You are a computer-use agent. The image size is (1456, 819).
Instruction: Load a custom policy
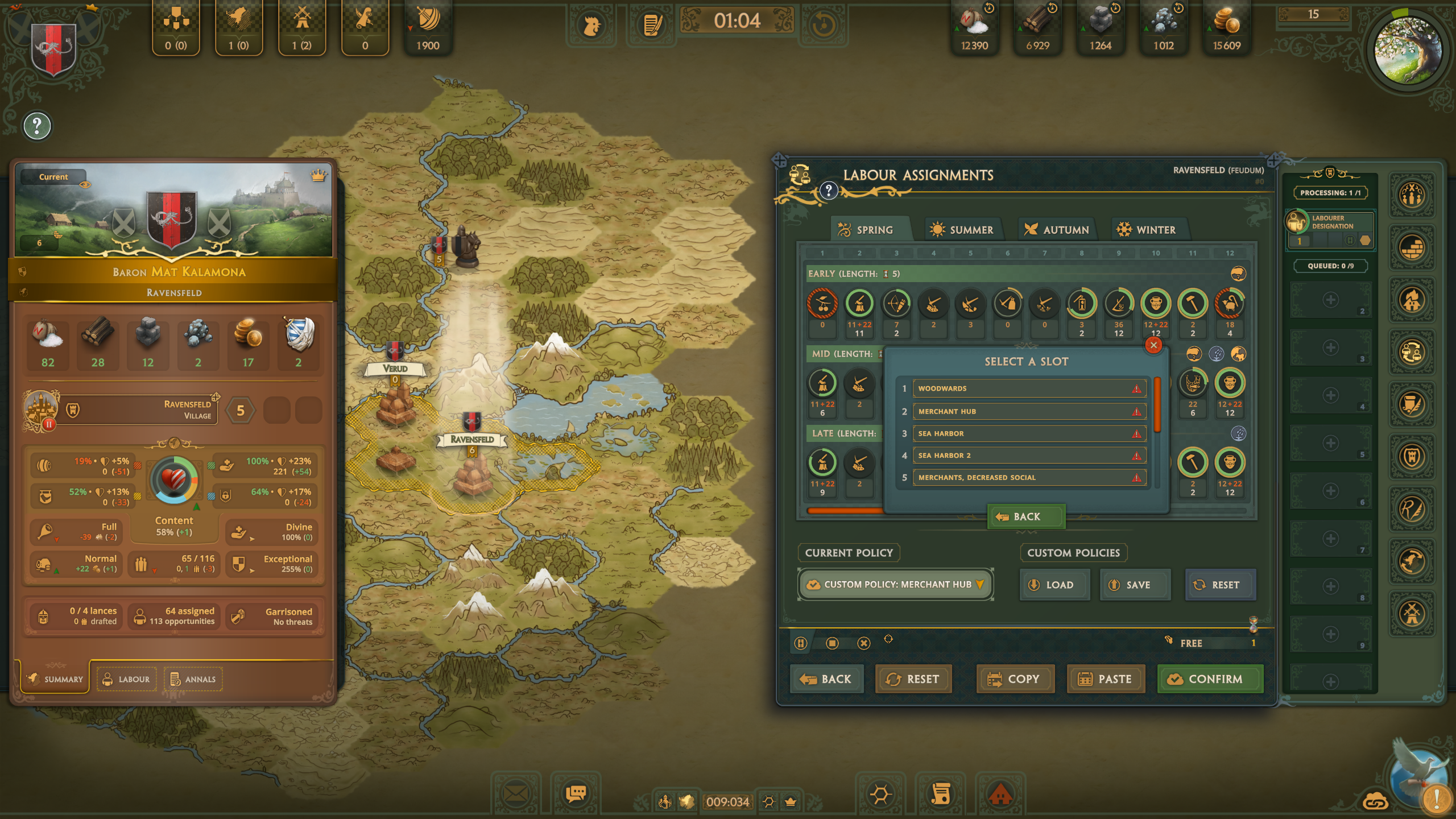pyautogui.click(x=1053, y=585)
